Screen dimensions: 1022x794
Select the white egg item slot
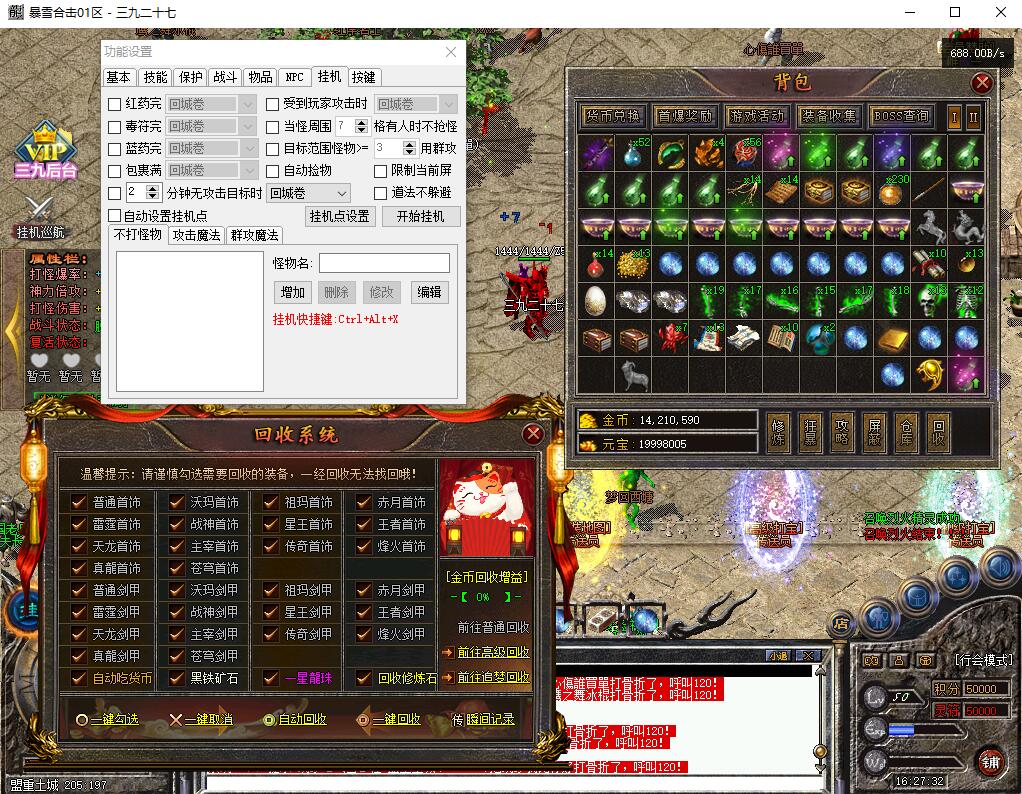(x=595, y=300)
